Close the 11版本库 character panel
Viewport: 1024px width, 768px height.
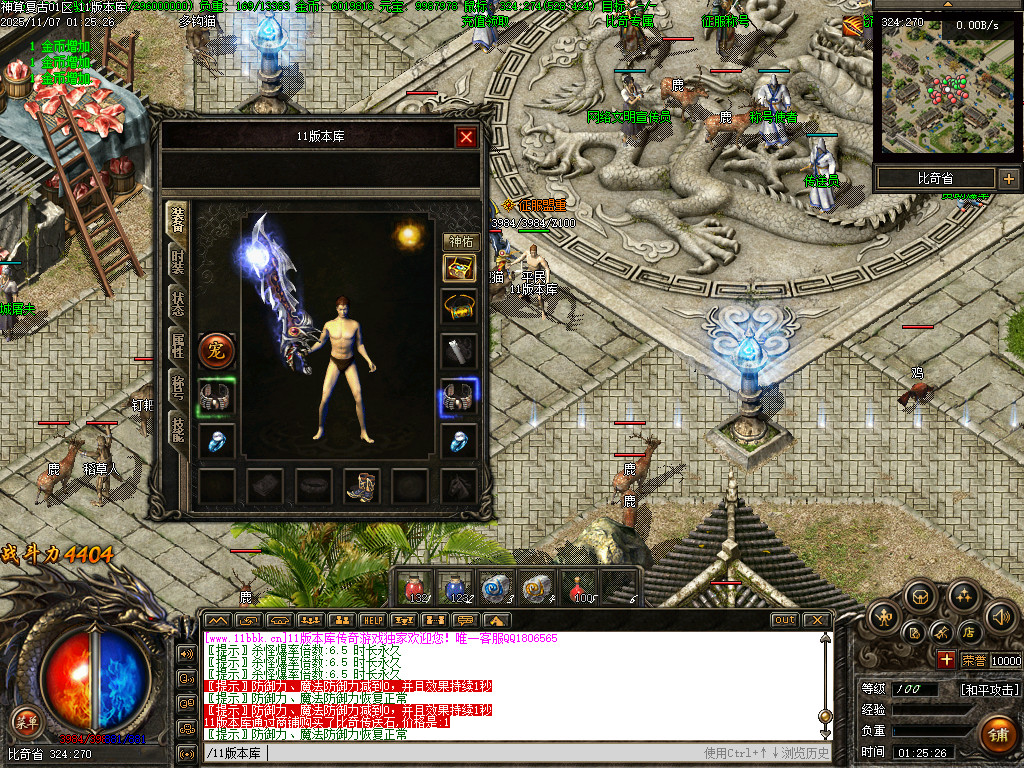pyautogui.click(x=466, y=137)
